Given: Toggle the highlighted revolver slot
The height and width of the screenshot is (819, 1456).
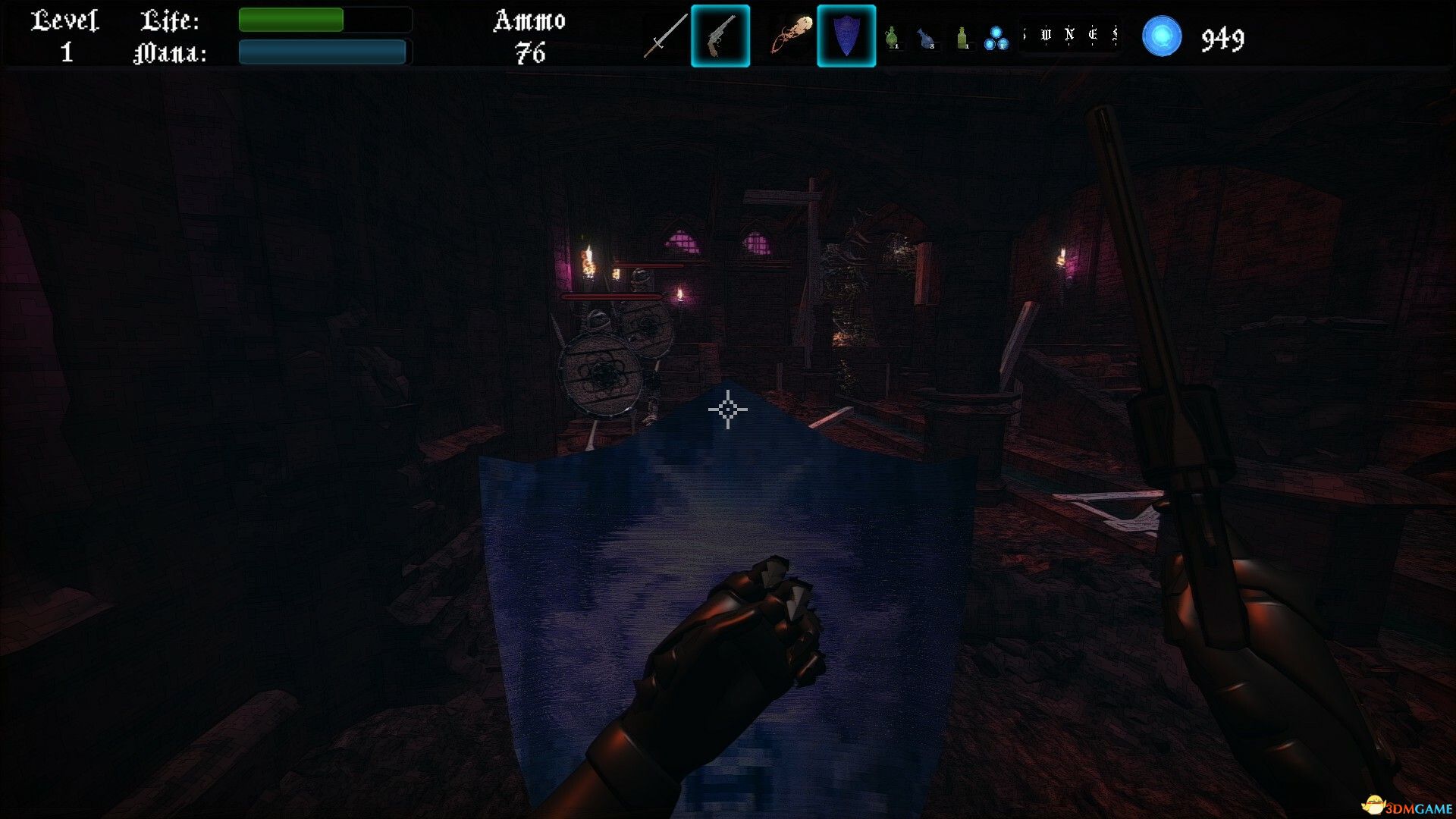Looking at the screenshot, I should [x=720, y=36].
